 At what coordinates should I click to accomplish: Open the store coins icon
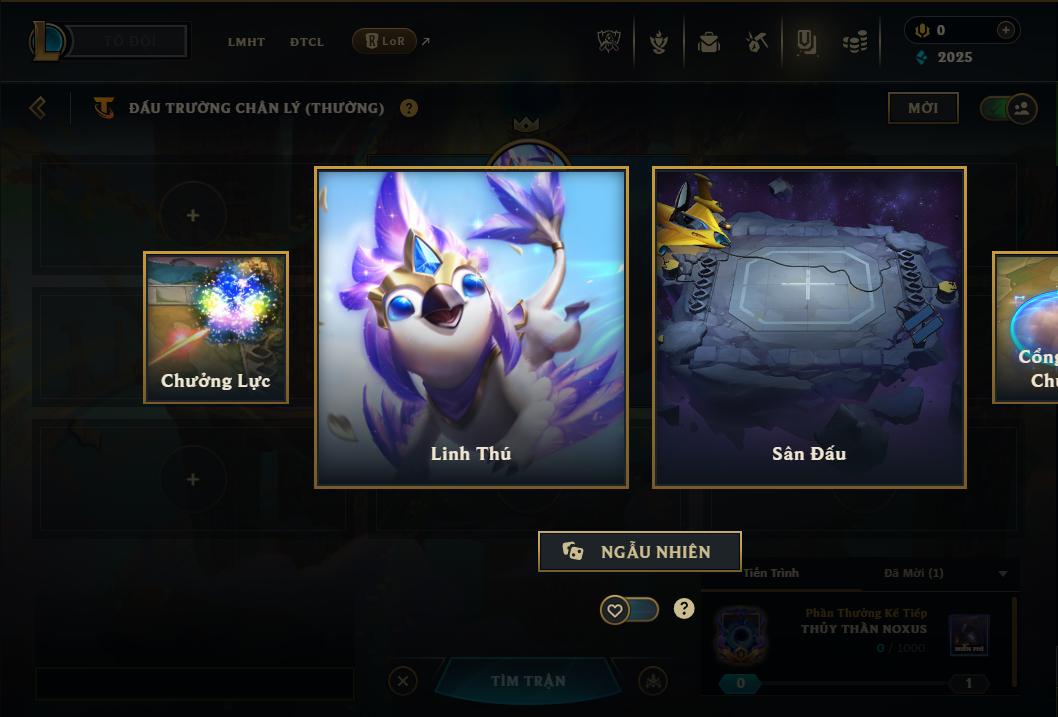coord(855,42)
